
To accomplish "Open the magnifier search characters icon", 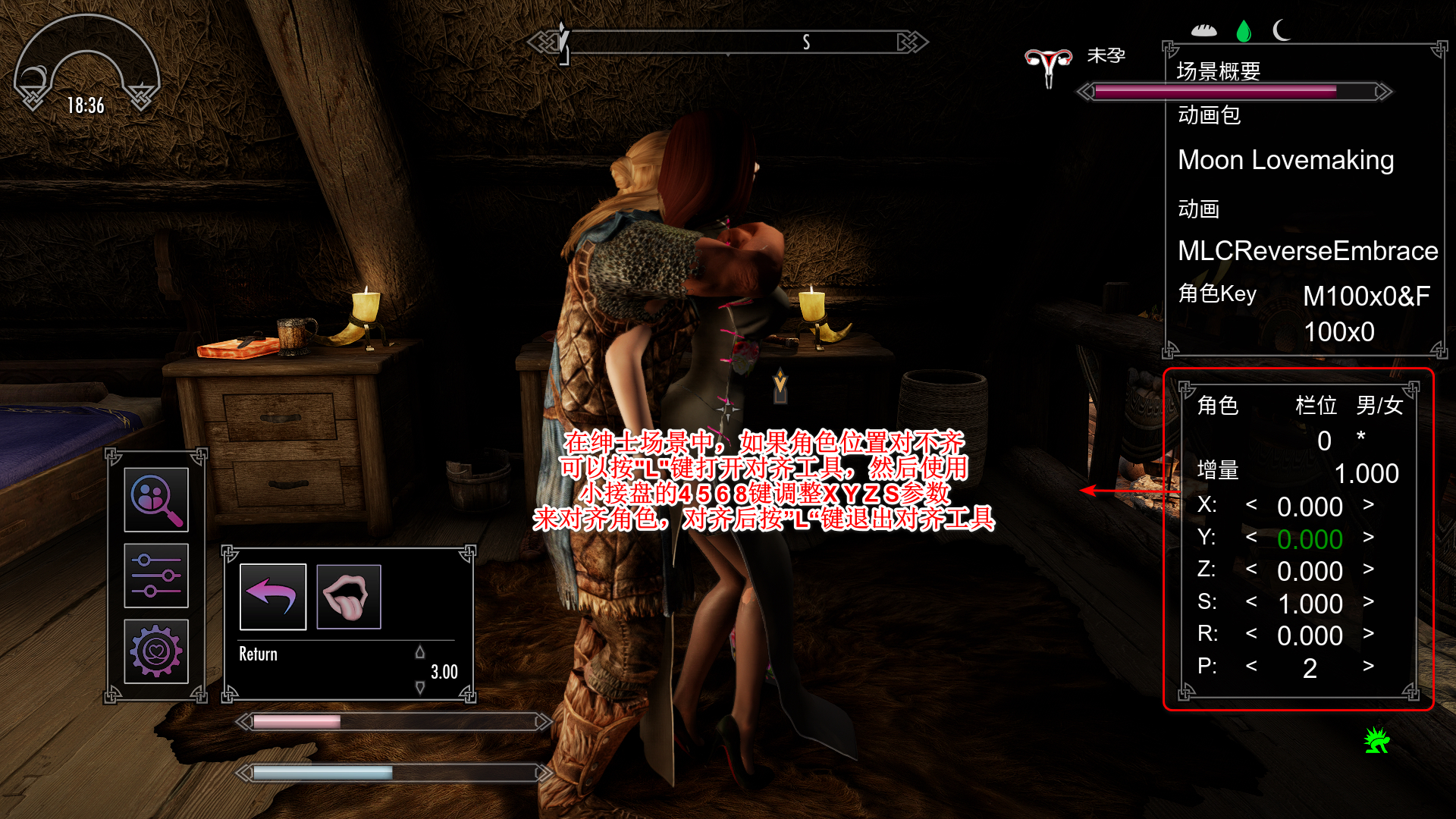I will 156,500.
